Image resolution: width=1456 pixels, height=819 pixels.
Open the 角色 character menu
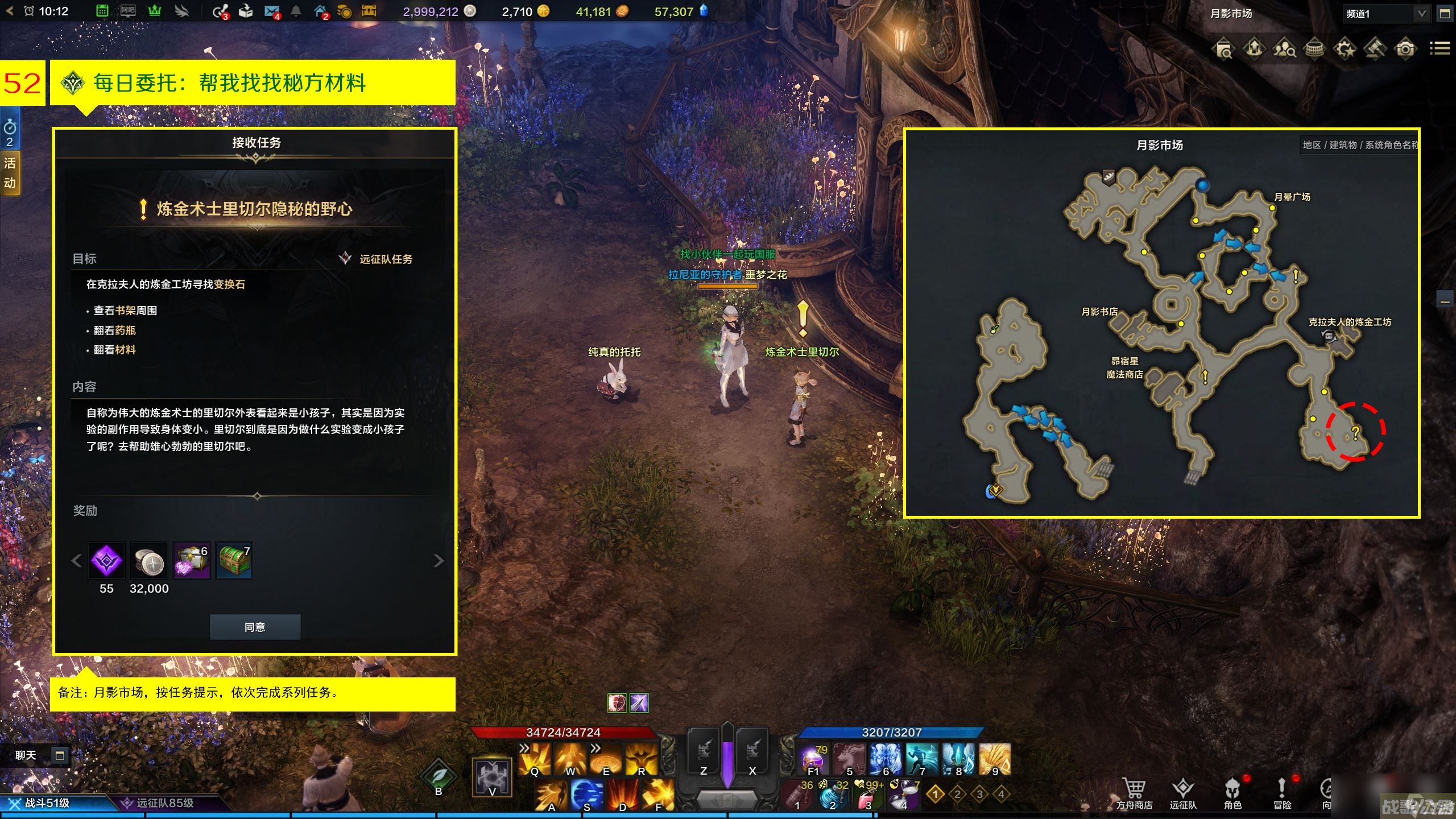pos(1232,793)
